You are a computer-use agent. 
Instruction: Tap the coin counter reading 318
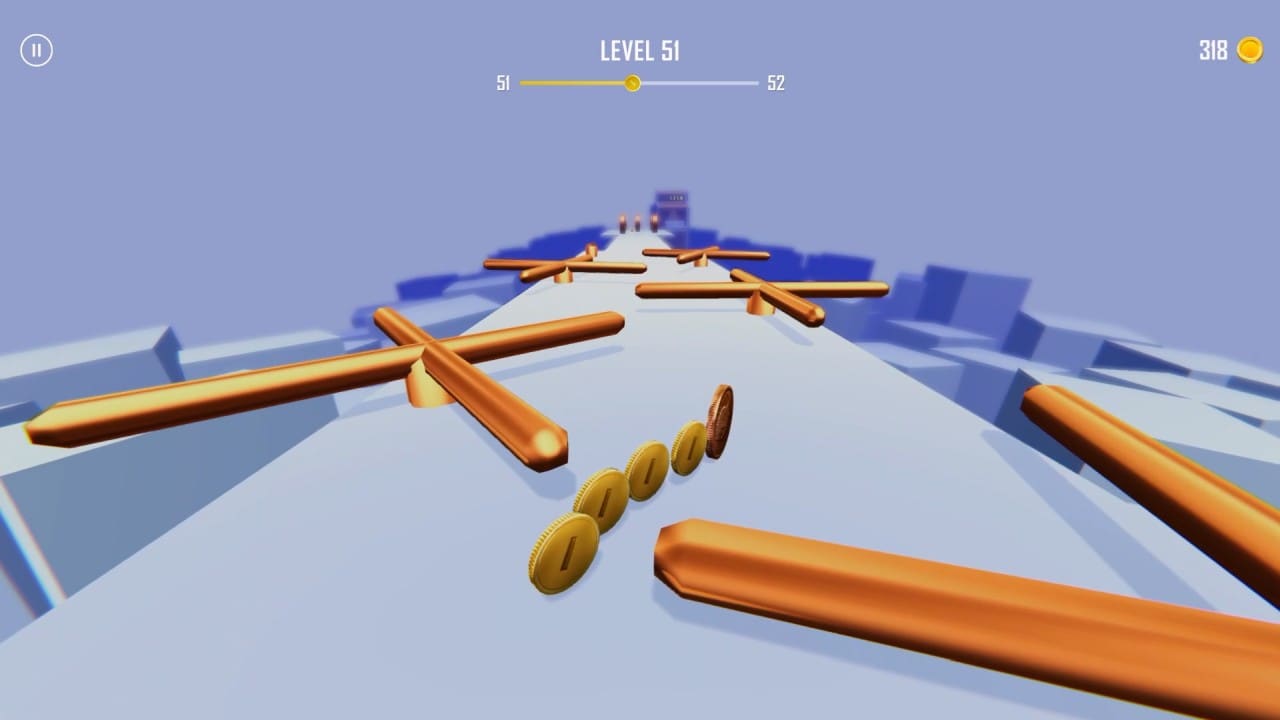coord(1212,50)
